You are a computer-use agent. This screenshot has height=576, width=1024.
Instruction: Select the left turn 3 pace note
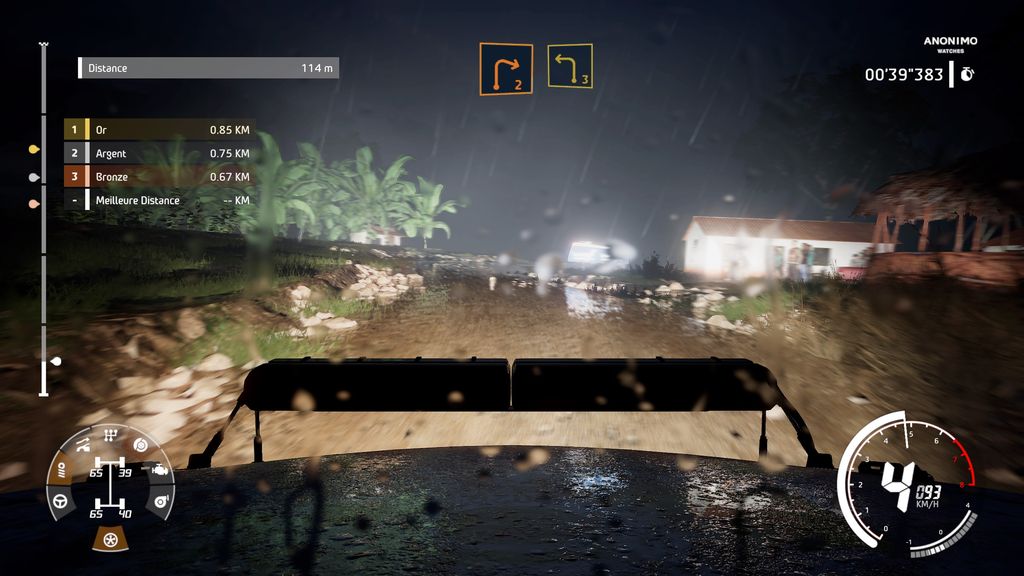click(x=569, y=66)
